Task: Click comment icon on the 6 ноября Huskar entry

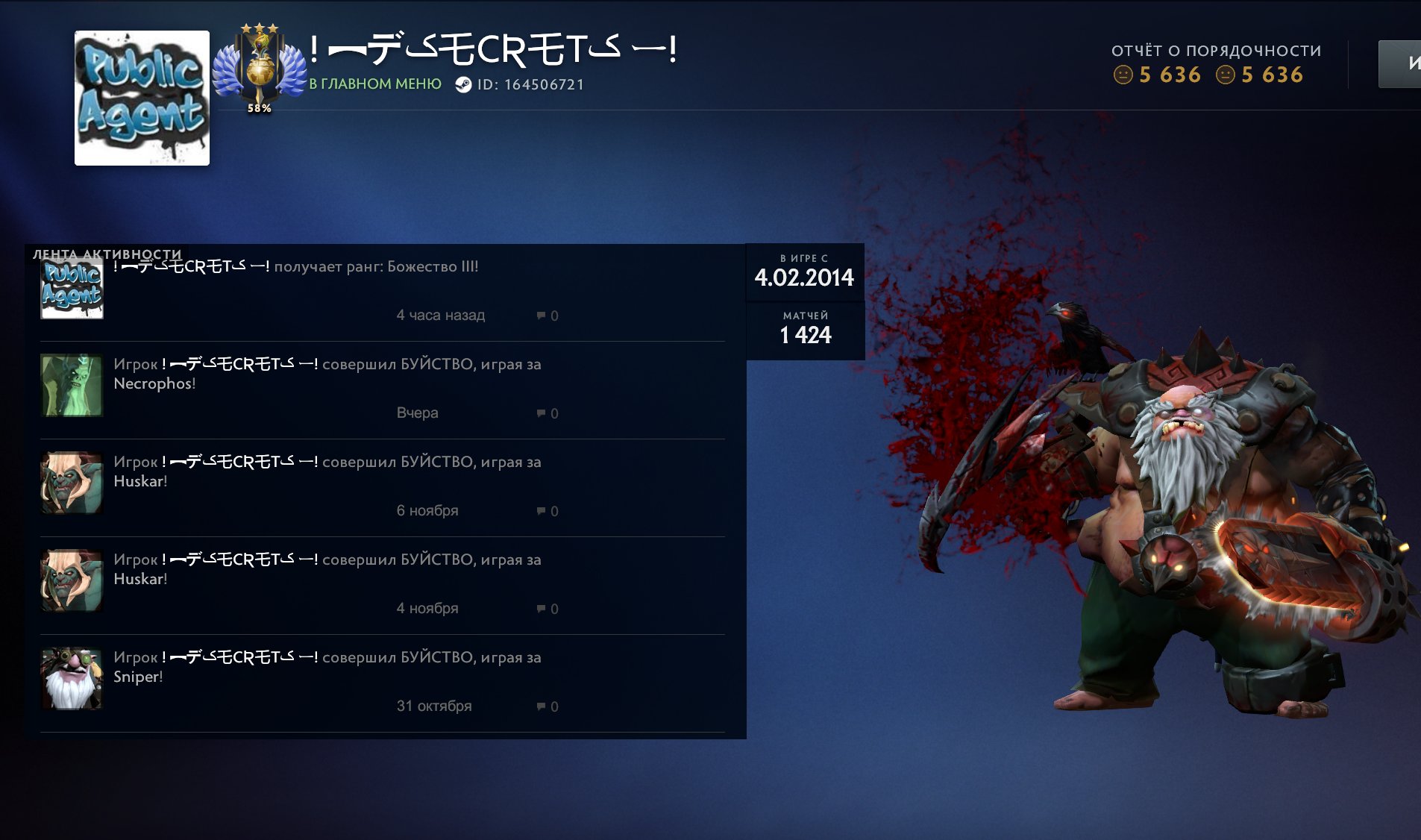Action: pyautogui.click(x=541, y=510)
